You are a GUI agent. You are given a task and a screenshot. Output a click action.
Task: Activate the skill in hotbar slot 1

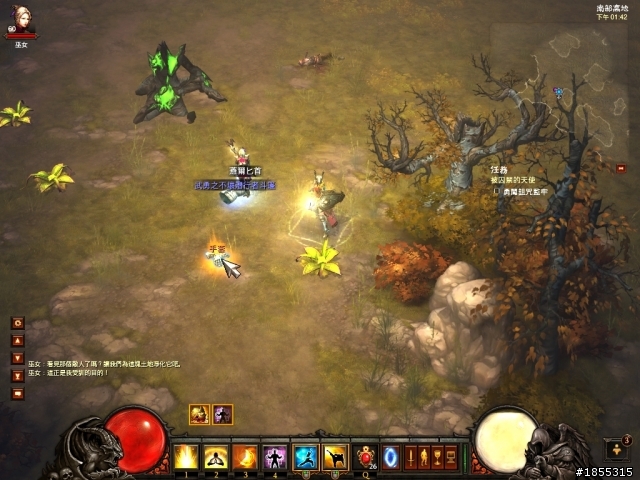pyautogui.click(x=186, y=457)
